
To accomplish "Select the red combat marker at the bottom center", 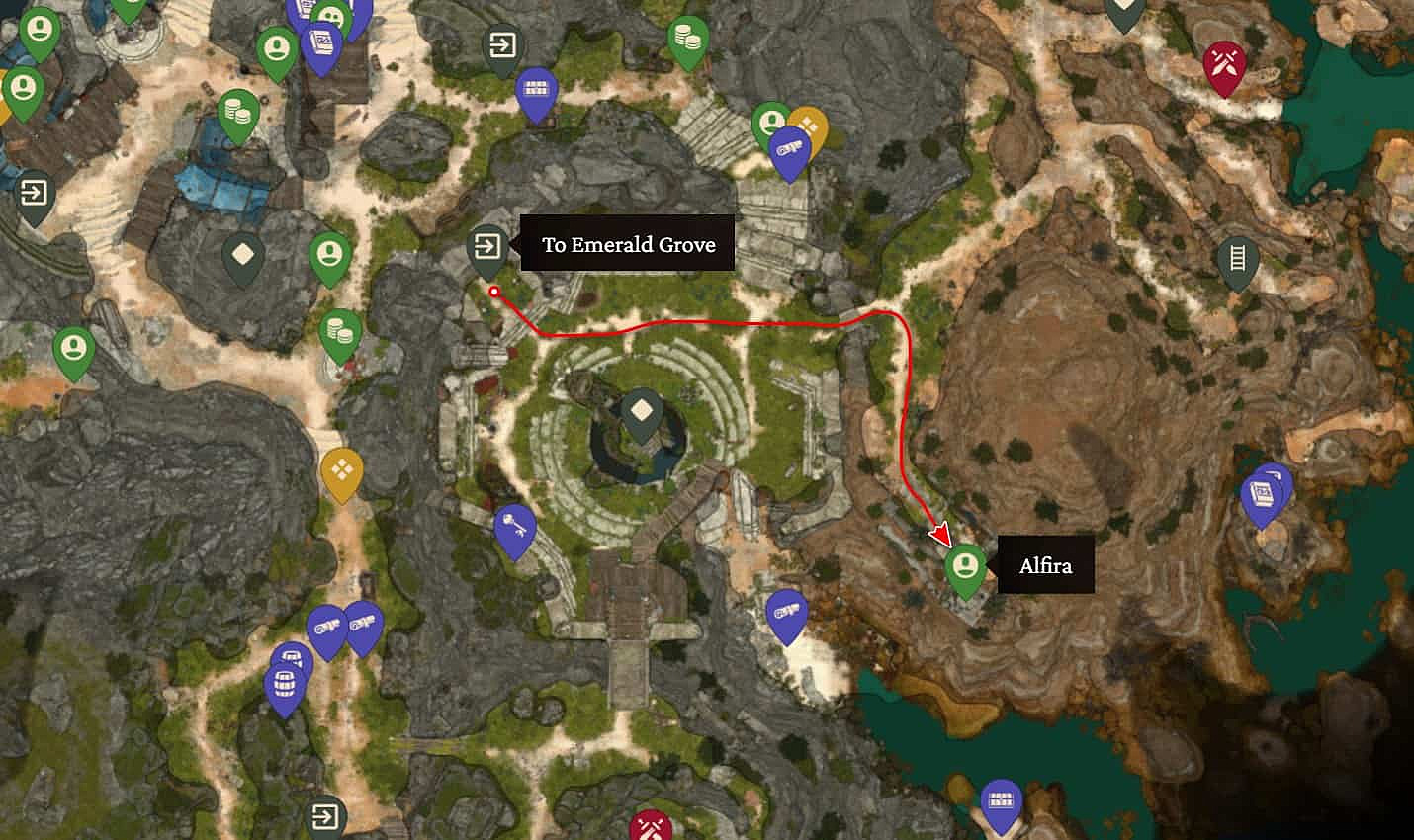I will pyautogui.click(x=650, y=828).
